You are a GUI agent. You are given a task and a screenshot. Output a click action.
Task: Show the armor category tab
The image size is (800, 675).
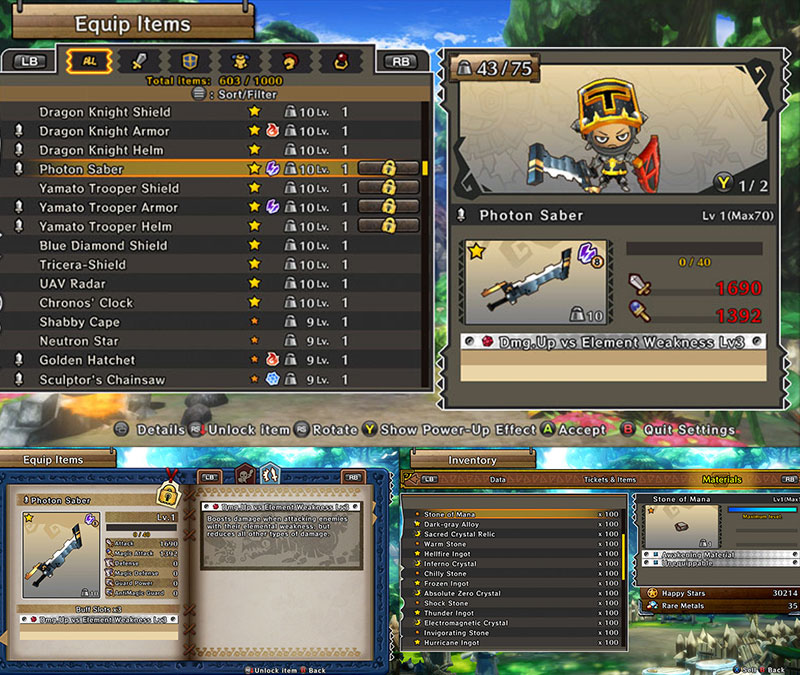(x=239, y=60)
